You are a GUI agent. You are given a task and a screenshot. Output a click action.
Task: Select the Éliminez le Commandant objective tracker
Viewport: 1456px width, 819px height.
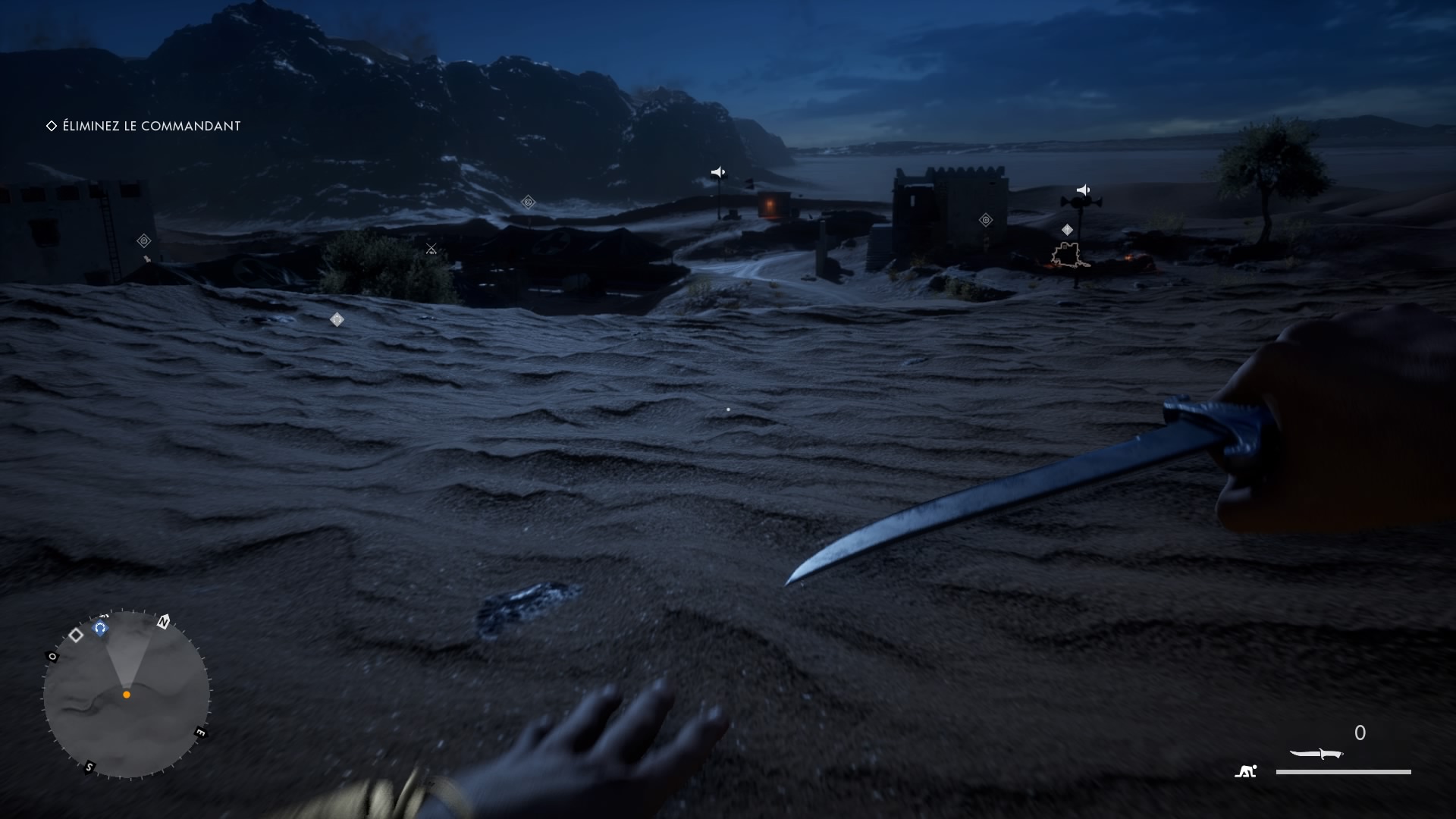144,126
